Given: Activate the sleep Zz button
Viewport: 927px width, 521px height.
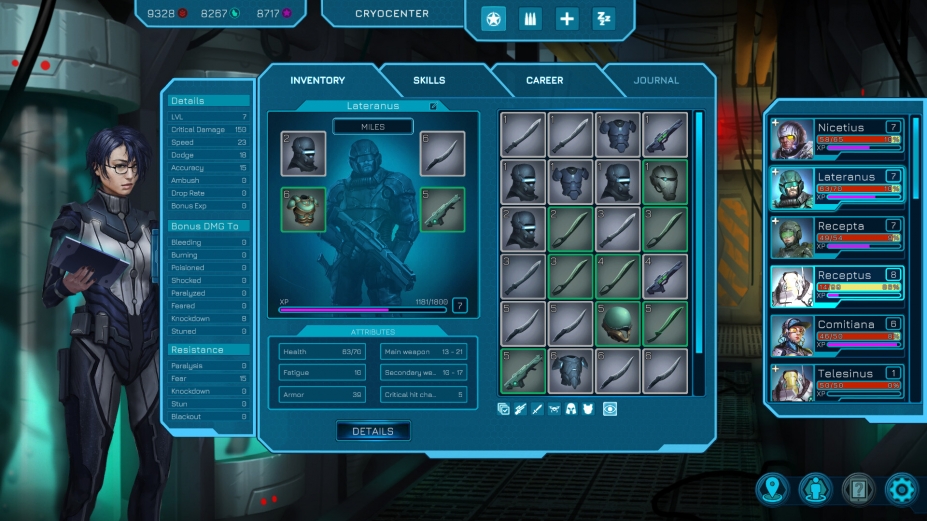Looking at the screenshot, I should [603, 19].
